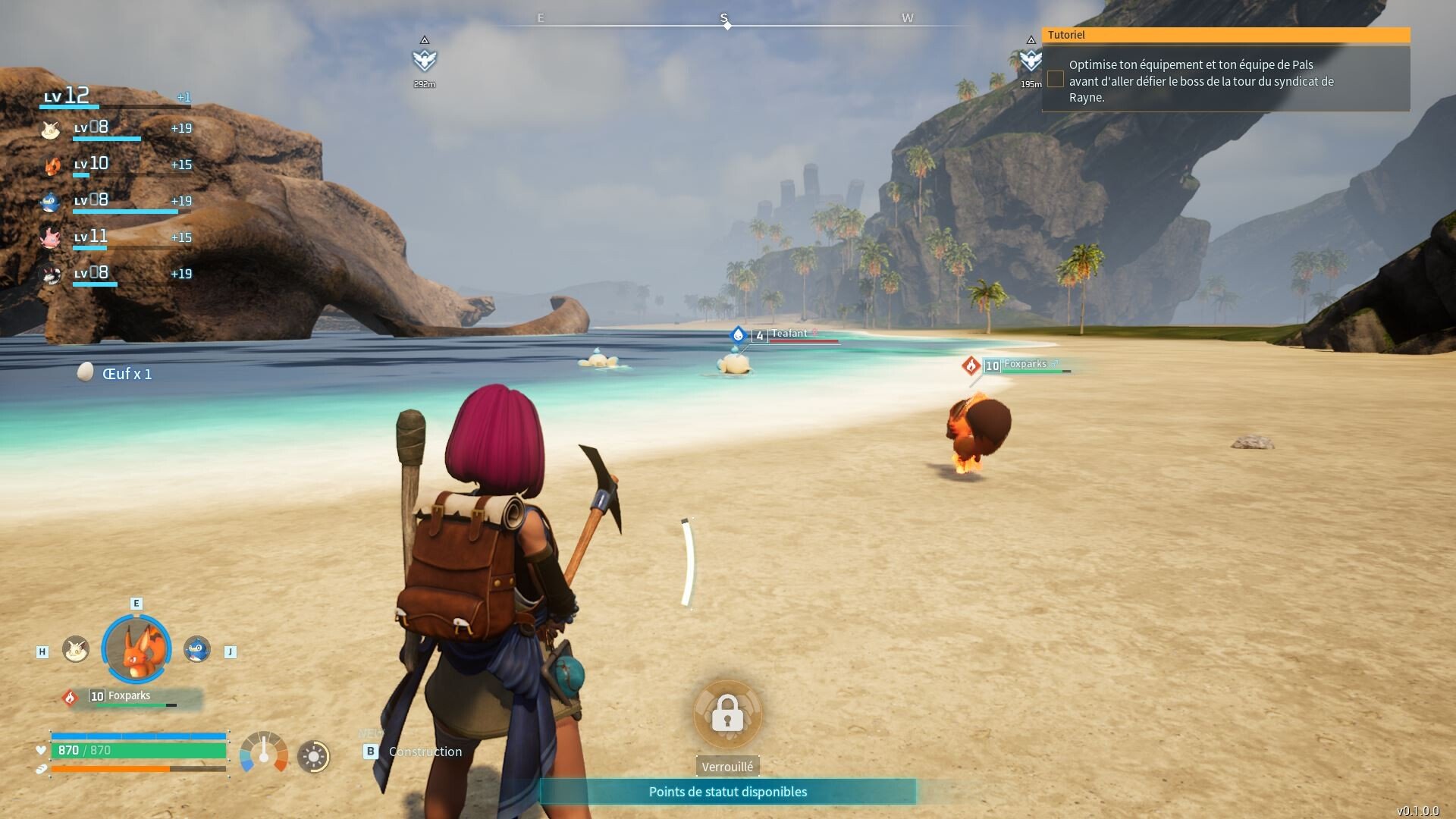Check the temperature gauge dial
Screen dimensions: 1456x819
click(263, 752)
